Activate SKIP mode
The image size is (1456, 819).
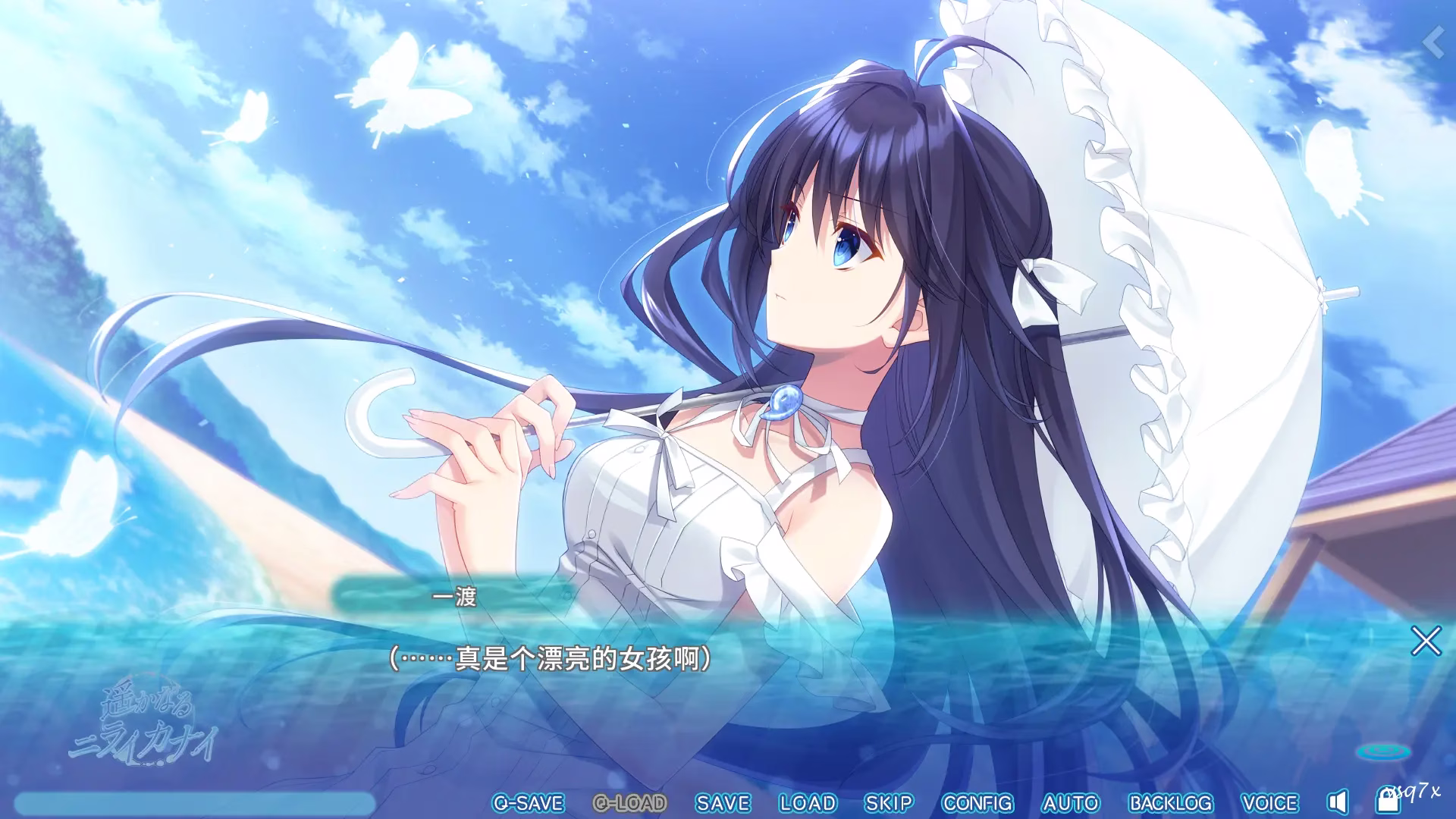pos(889,802)
